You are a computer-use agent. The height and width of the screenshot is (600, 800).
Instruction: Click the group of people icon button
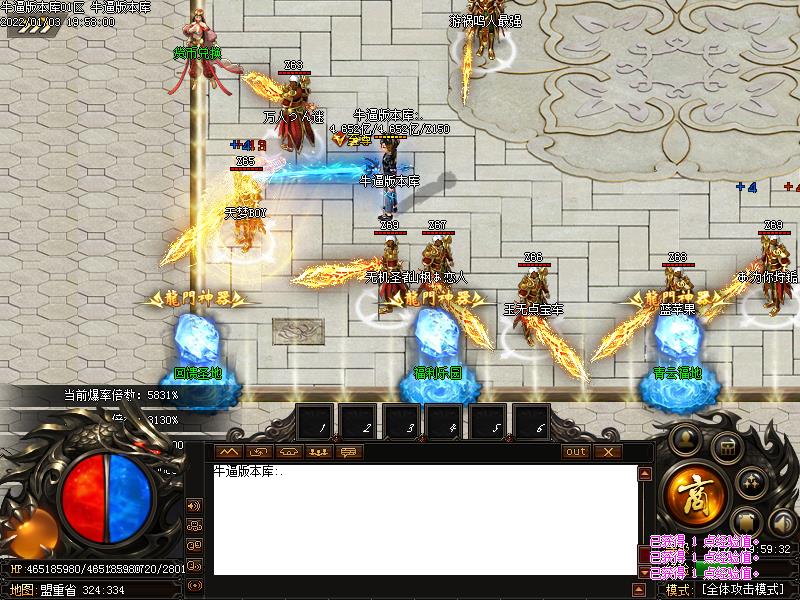(x=318, y=452)
